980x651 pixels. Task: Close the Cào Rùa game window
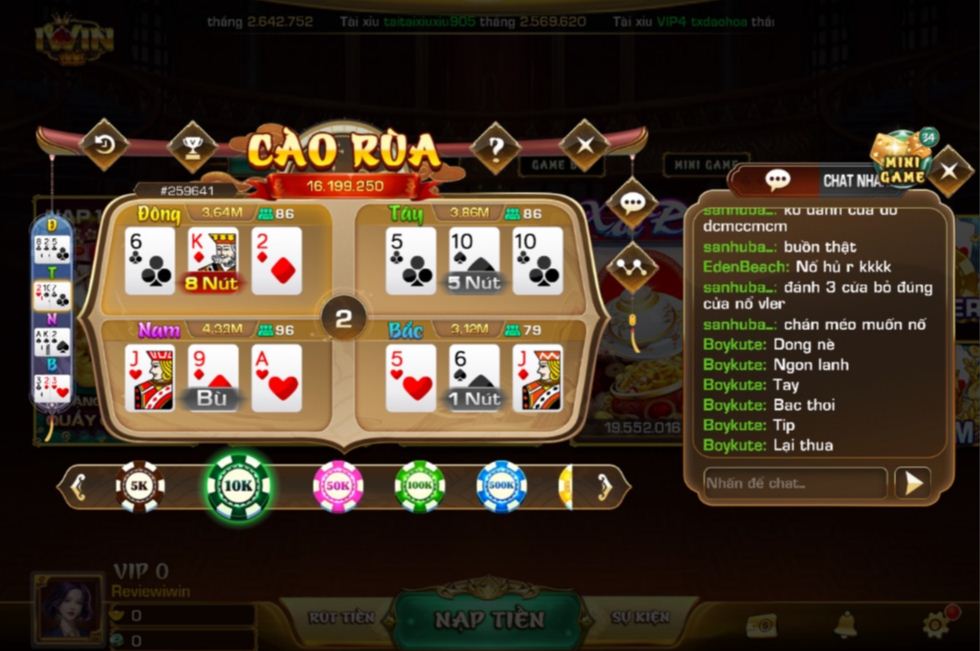click(585, 145)
